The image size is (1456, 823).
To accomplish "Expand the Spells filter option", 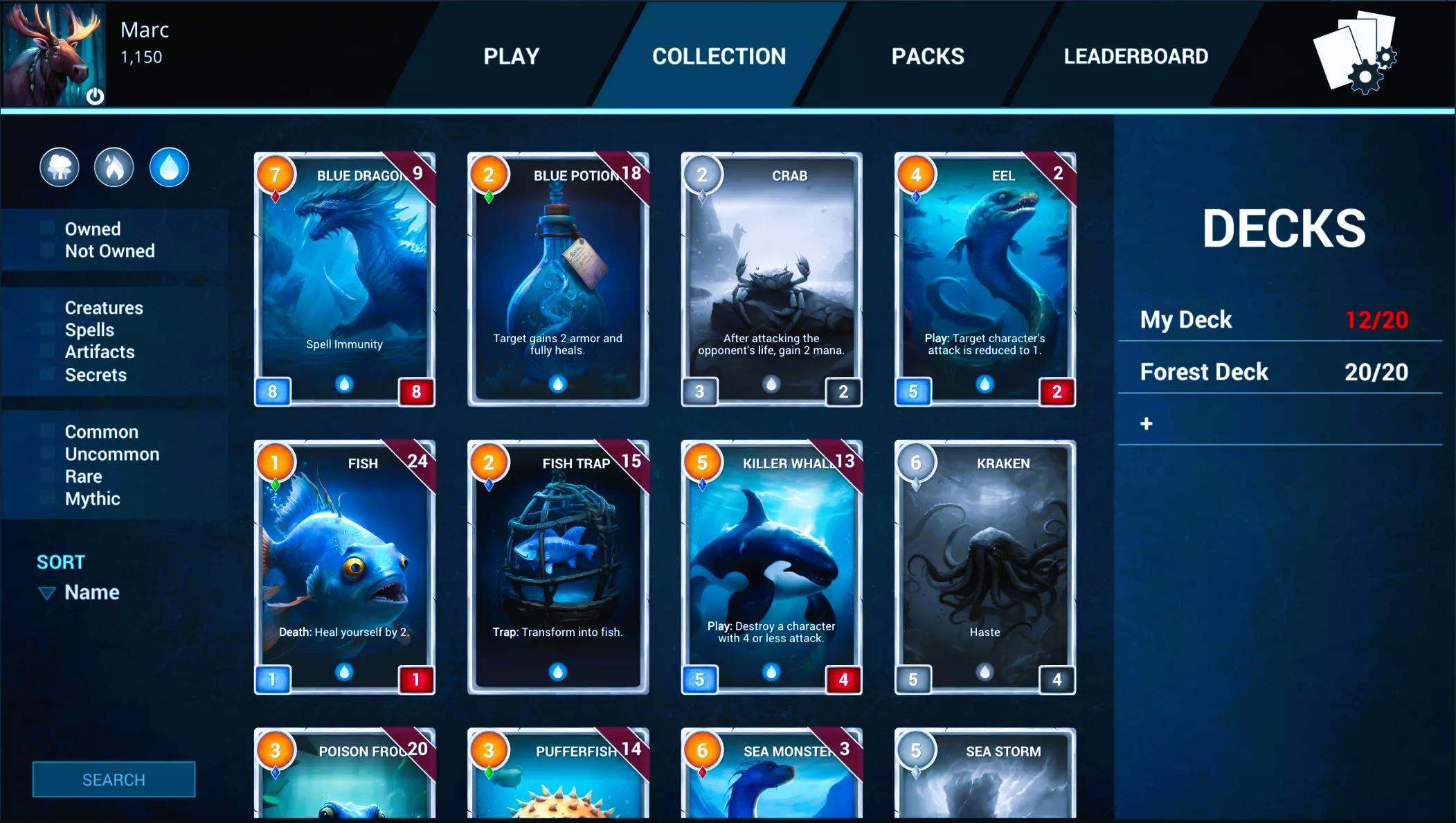I will [x=46, y=330].
